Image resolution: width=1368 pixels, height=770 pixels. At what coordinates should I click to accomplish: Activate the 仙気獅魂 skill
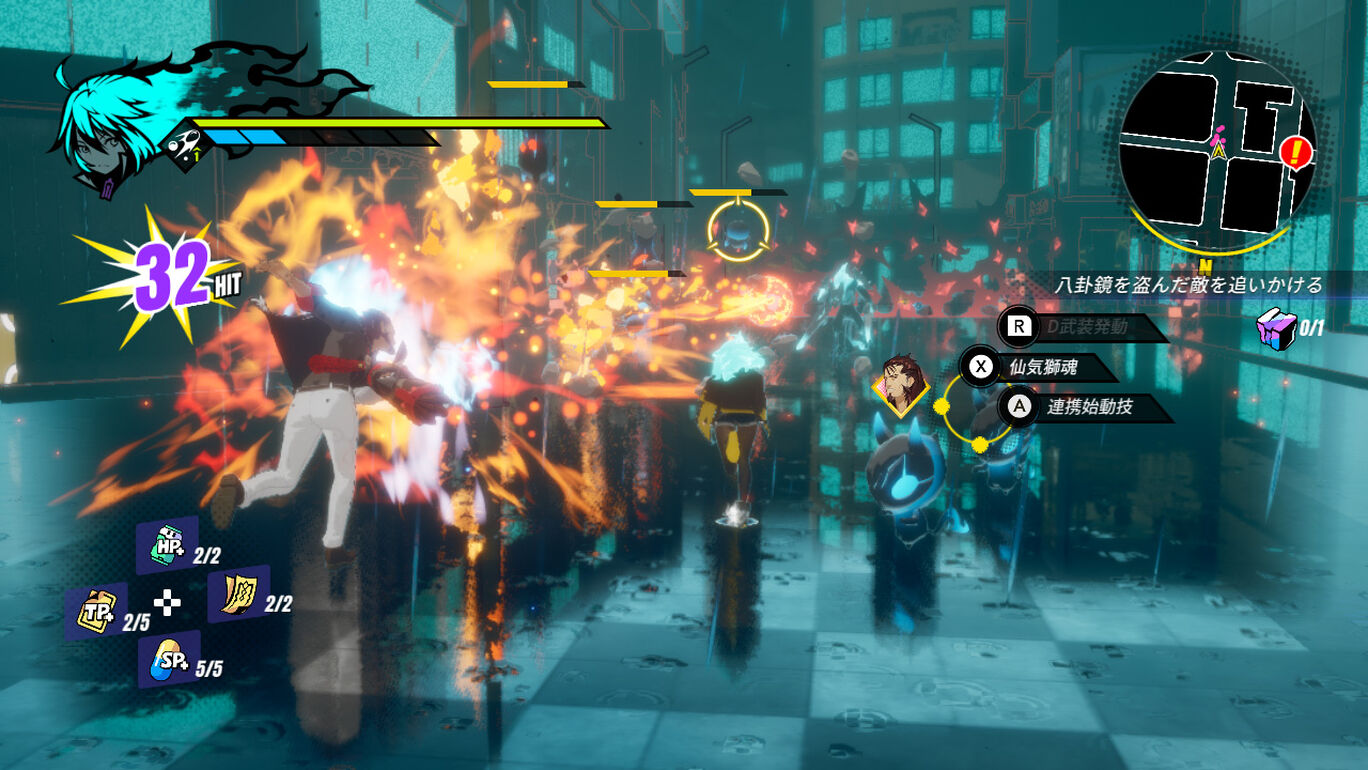pos(1042,367)
